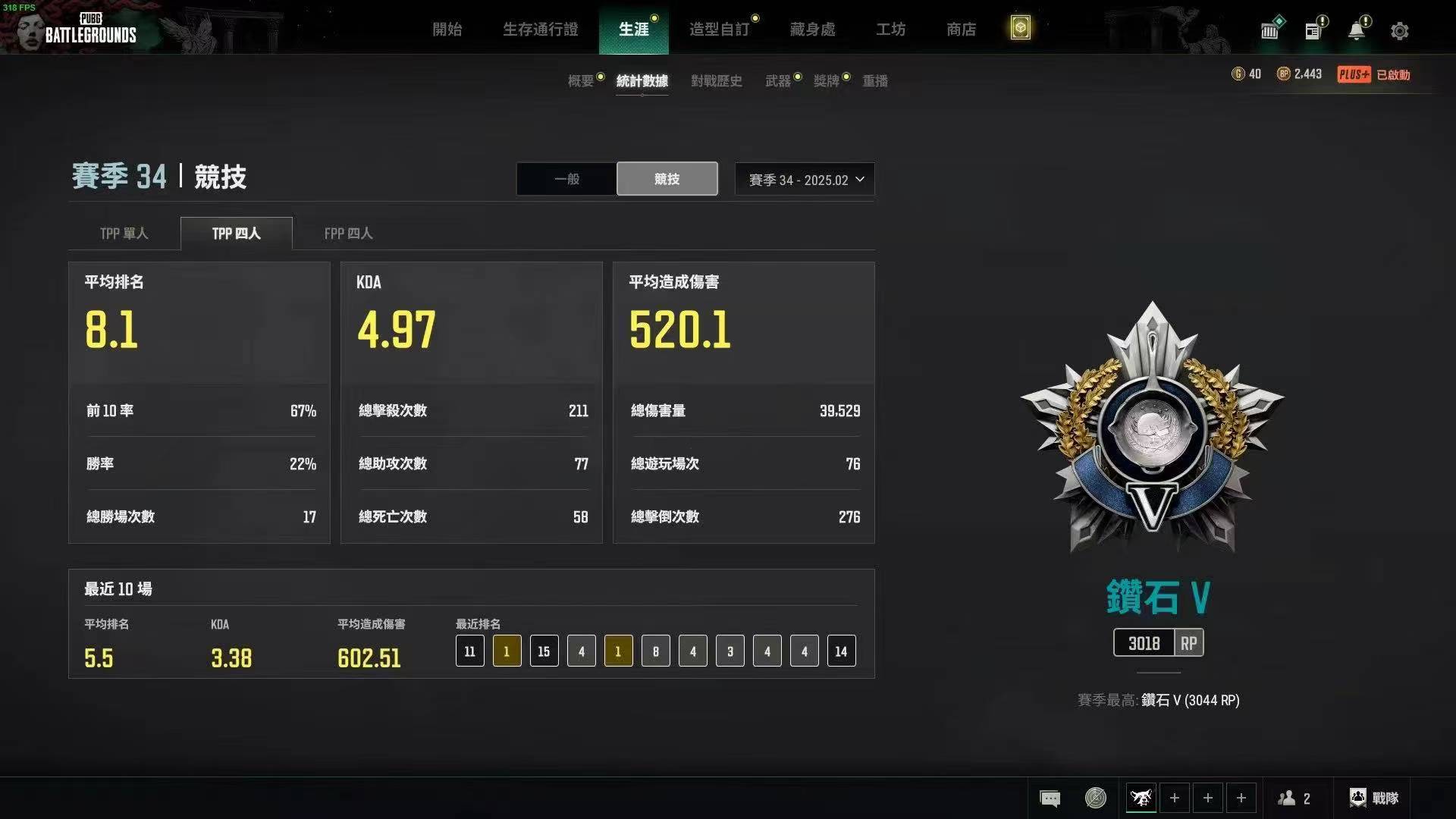Open the chat box icon
This screenshot has height=819, width=1456.
coord(1050,798)
